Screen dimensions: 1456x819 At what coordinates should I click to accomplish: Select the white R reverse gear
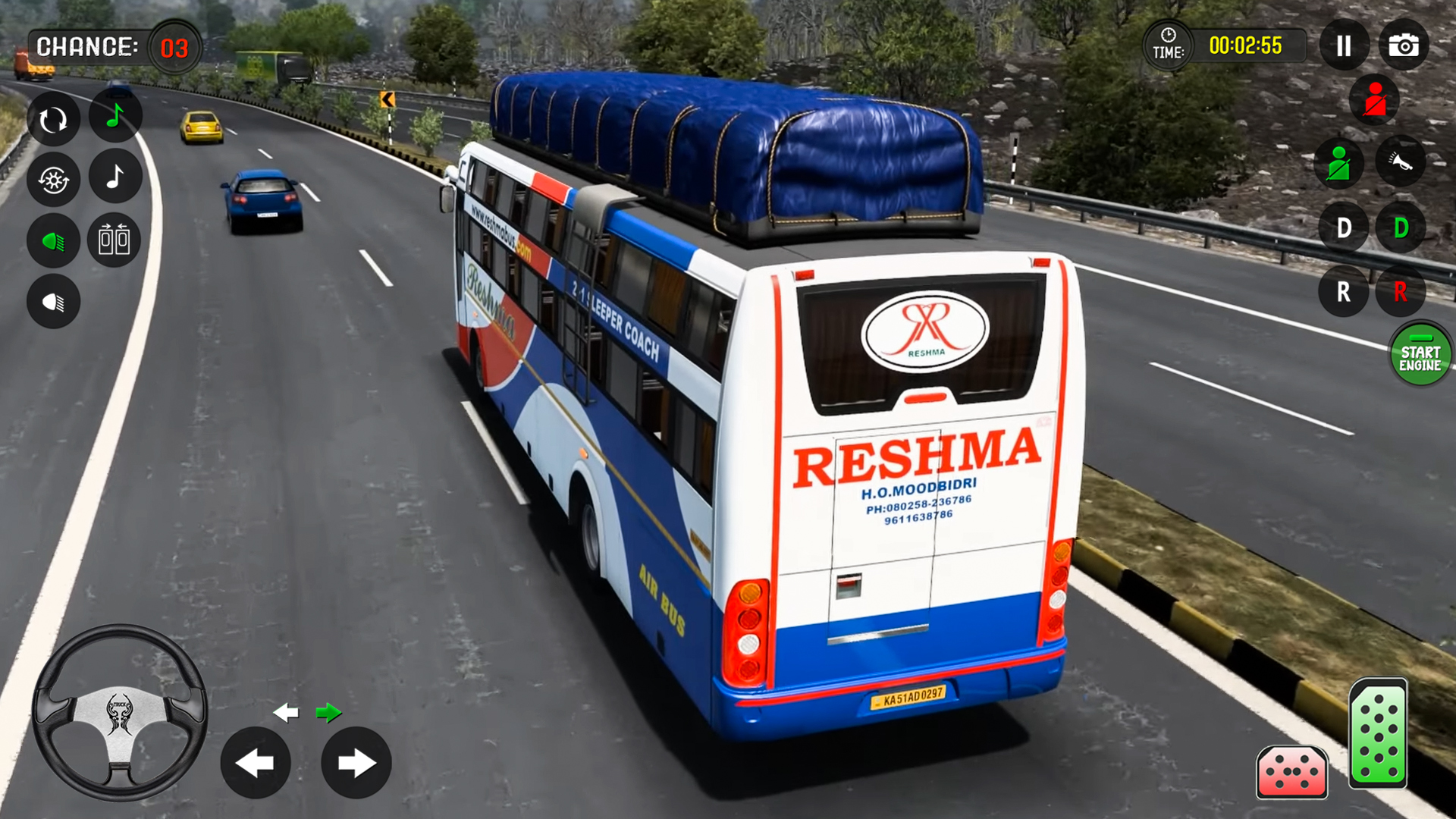pos(1343,291)
